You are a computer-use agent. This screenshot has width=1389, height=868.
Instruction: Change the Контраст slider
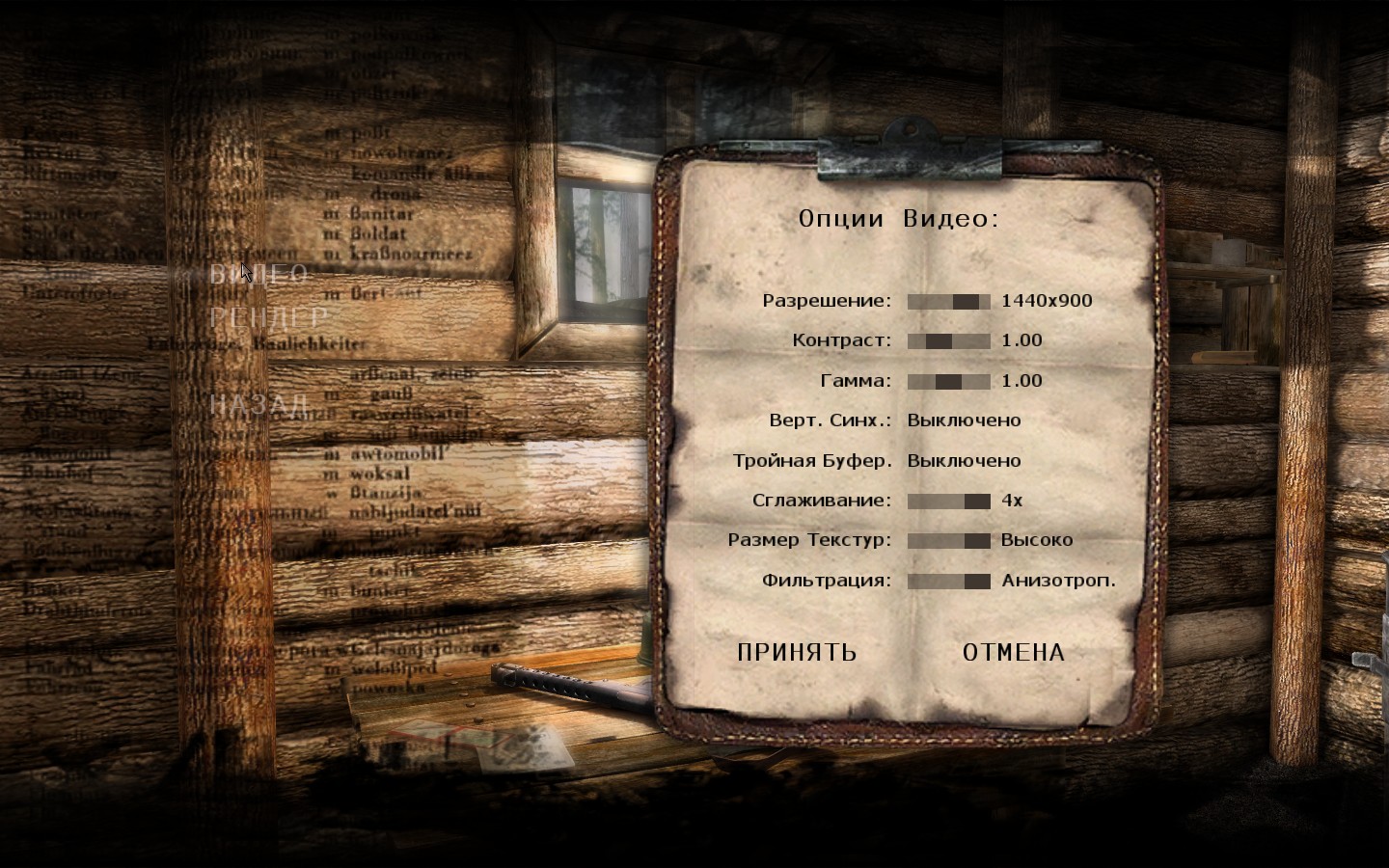pos(948,341)
